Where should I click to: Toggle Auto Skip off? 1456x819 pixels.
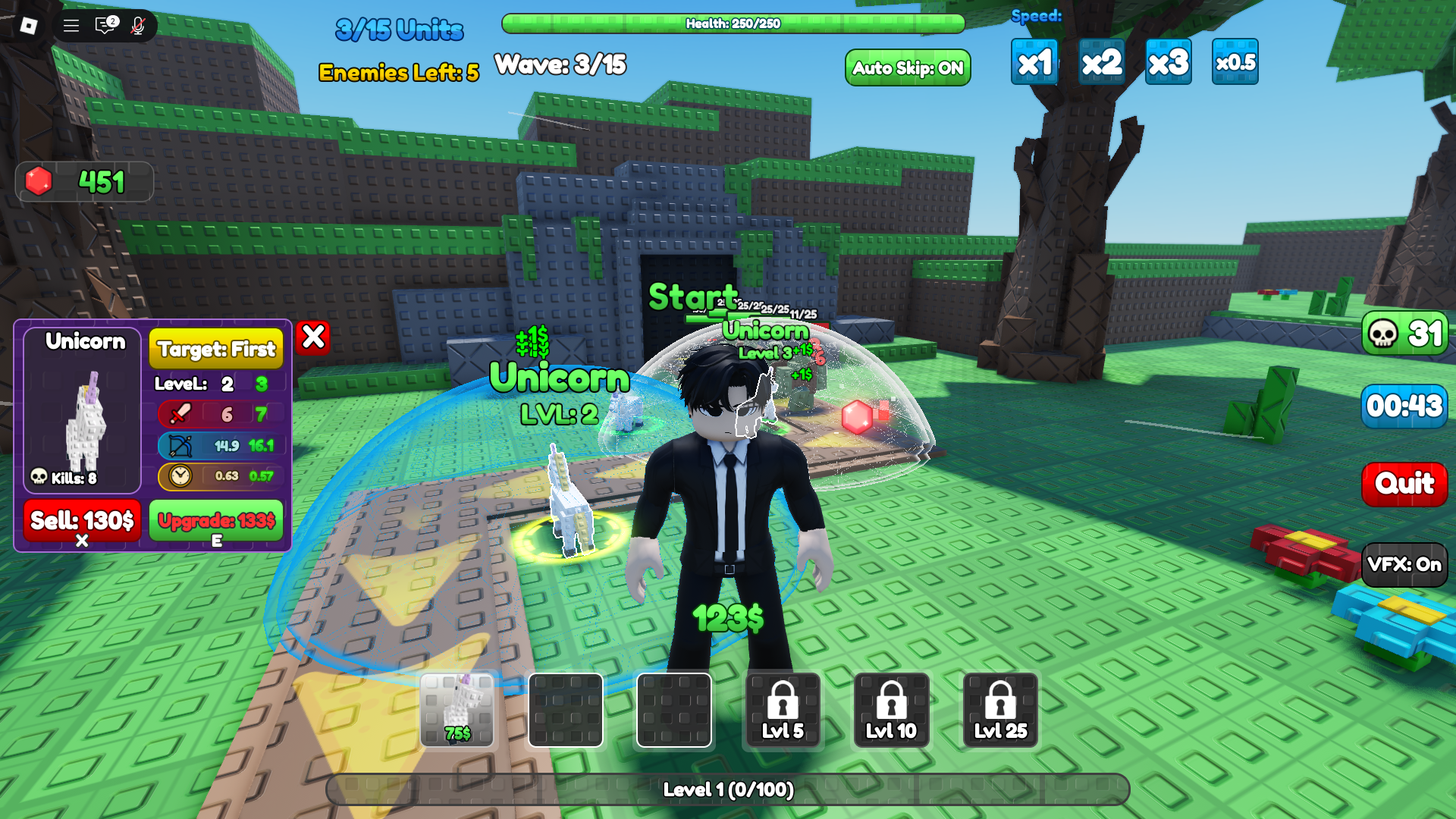907,68
